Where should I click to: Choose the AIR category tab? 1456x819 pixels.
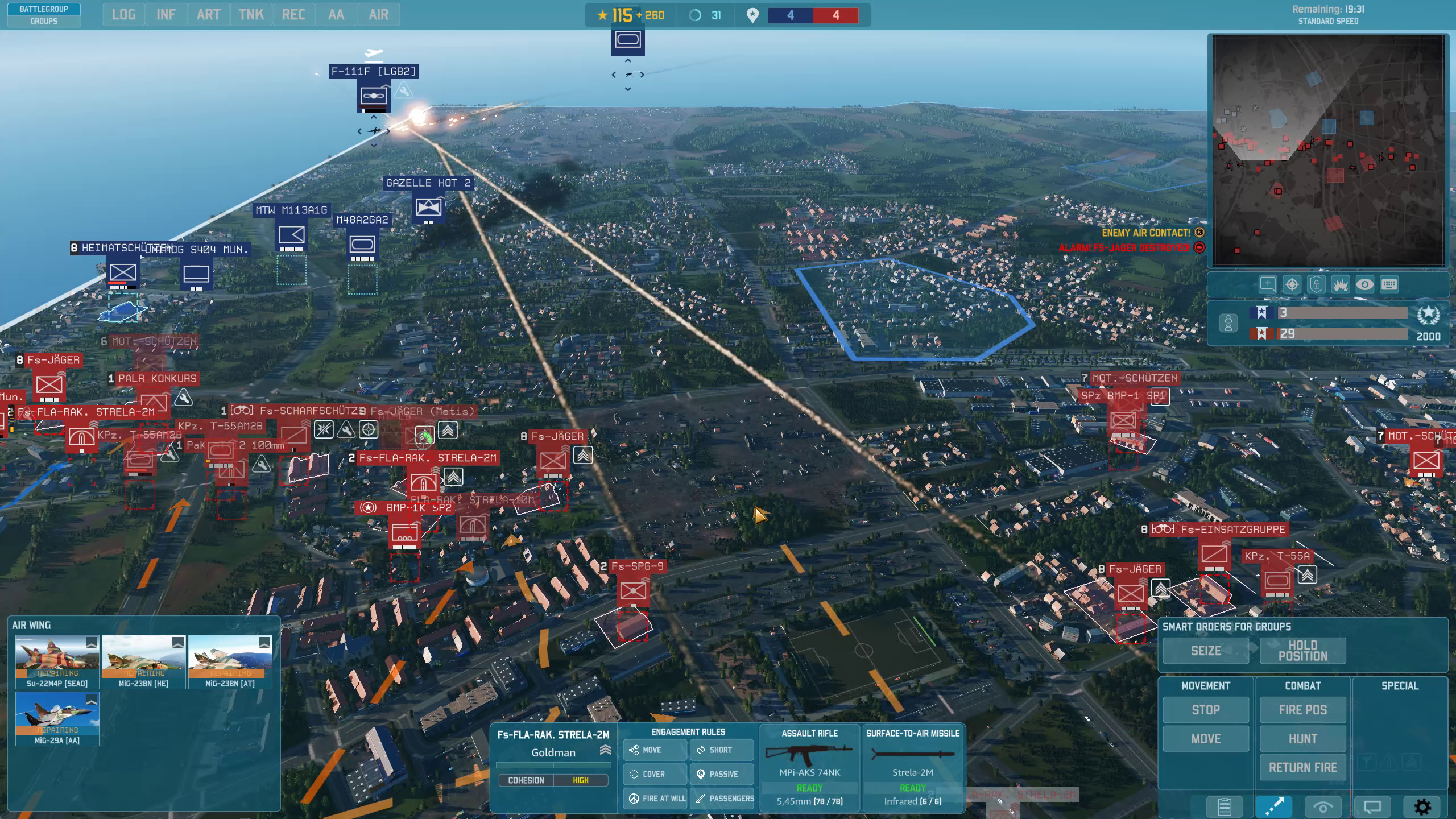point(378,15)
